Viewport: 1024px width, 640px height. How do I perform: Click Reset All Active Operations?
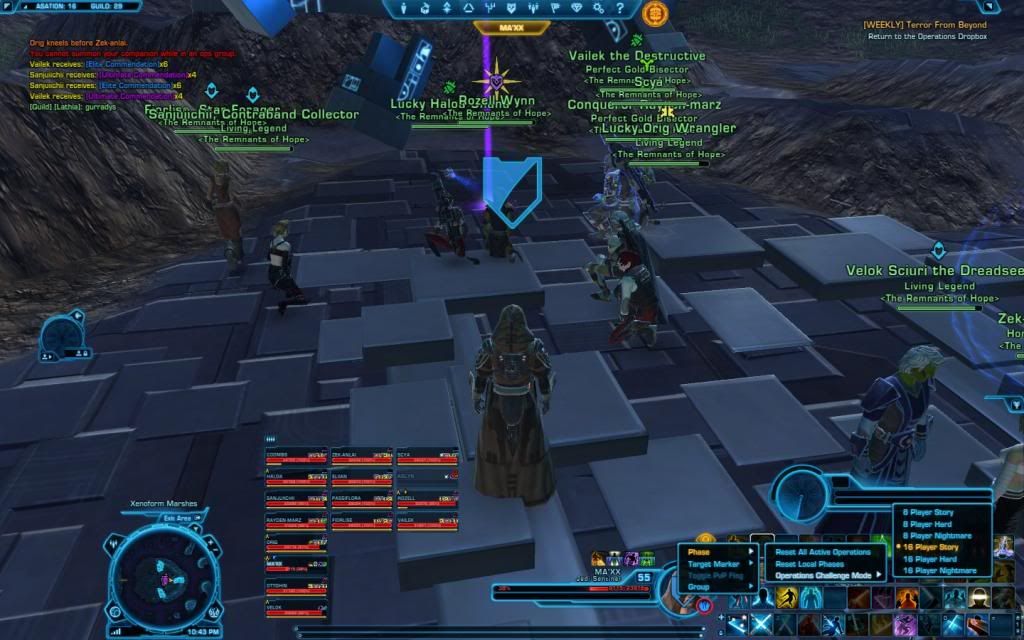(822, 552)
